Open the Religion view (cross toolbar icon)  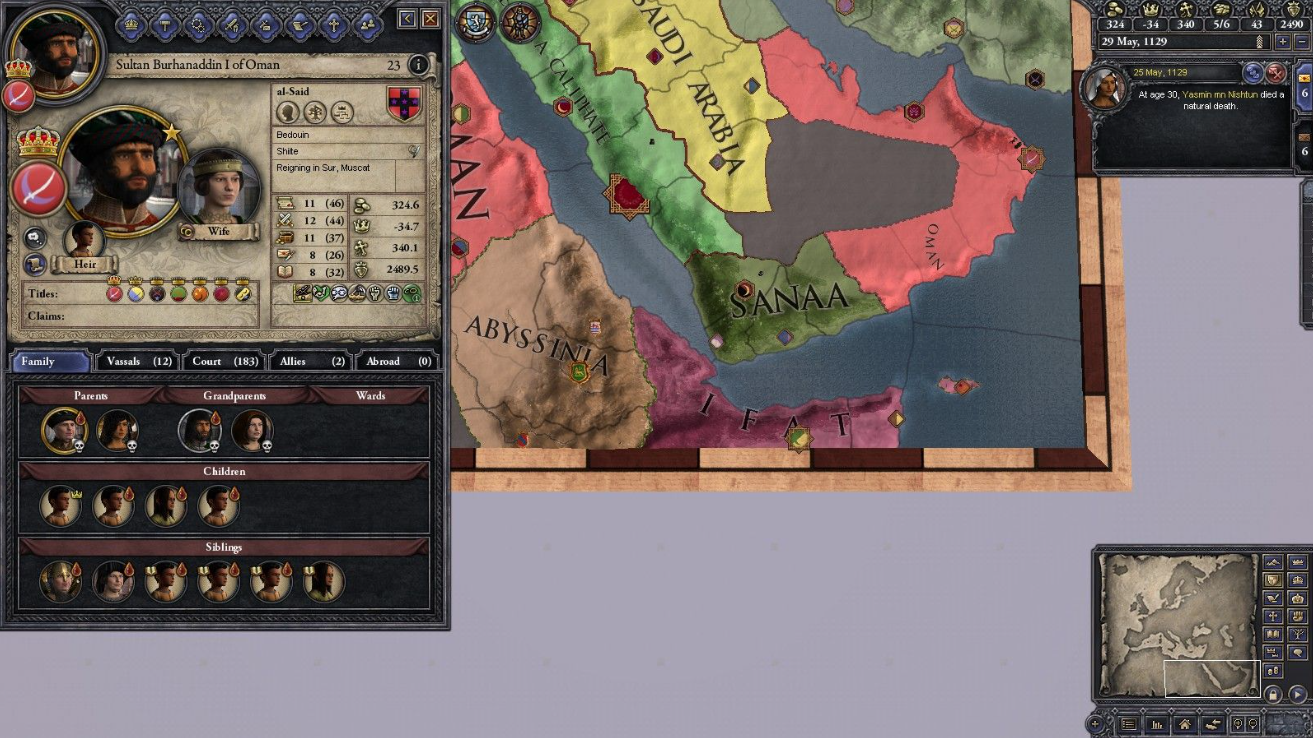(333, 25)
